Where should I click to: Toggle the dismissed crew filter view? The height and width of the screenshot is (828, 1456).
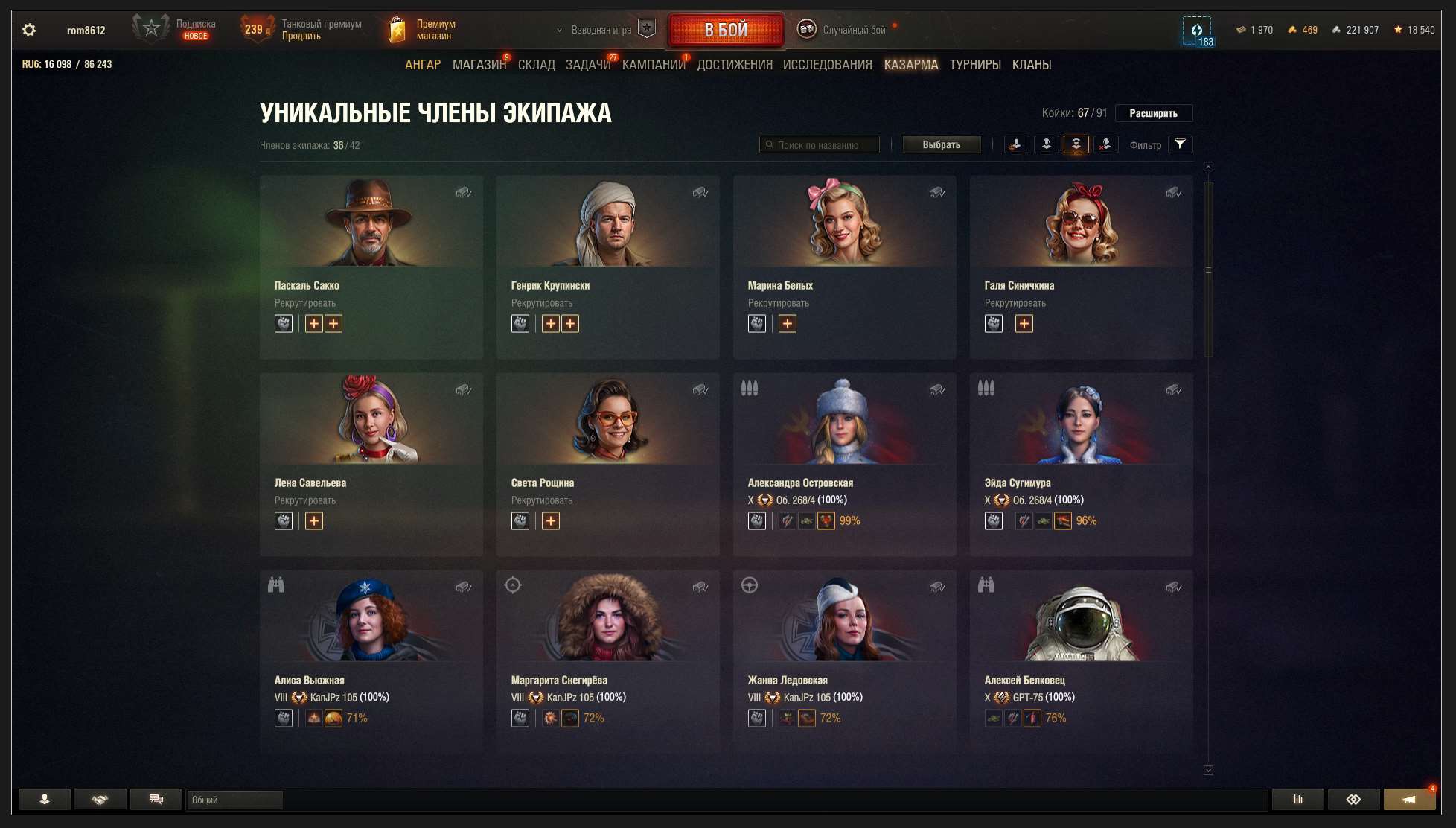pyautogui.click(x=1105, y=144)
